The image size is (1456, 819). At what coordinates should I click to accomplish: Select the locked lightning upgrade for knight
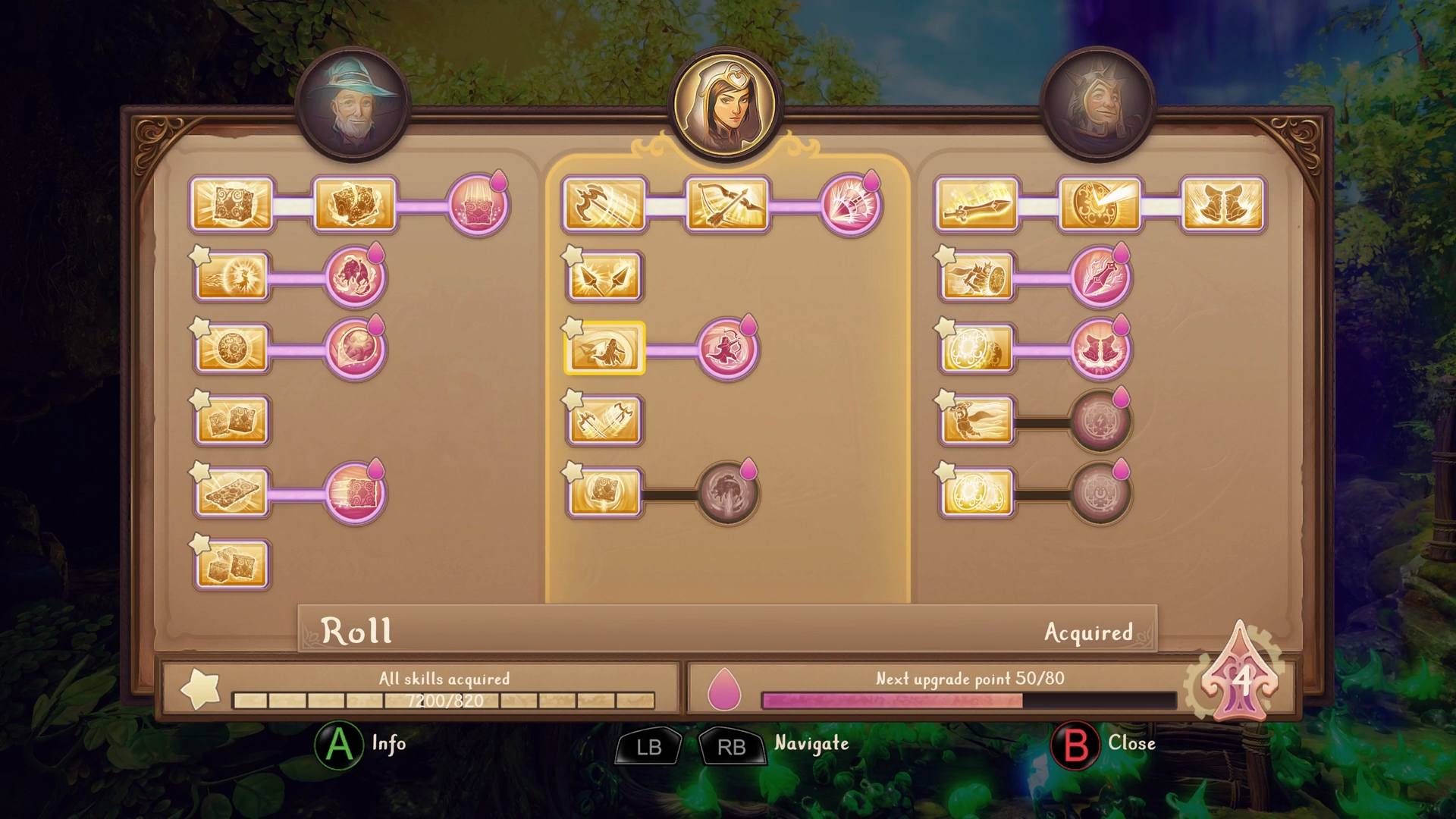1100,421
